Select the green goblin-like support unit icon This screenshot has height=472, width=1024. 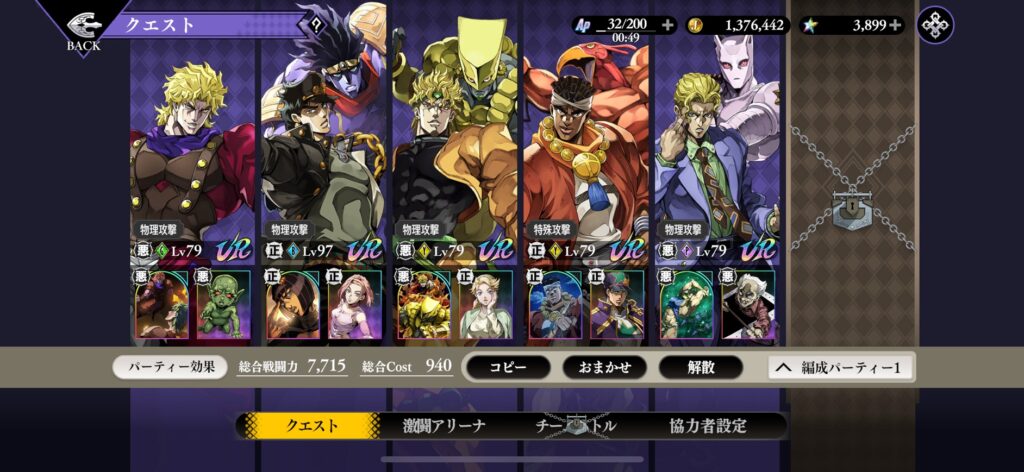point(224,304)
